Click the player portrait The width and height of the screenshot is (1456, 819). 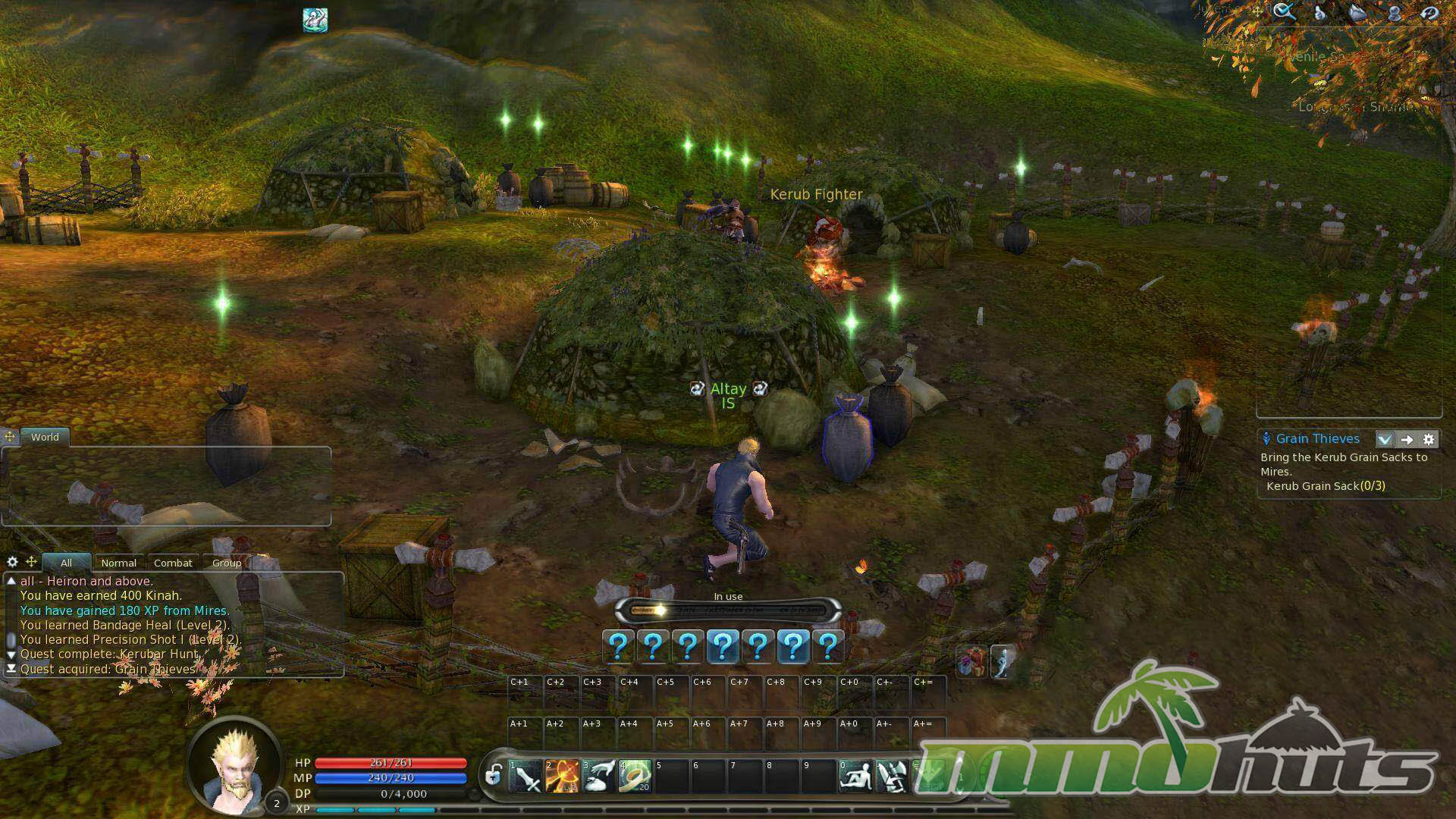234,764
